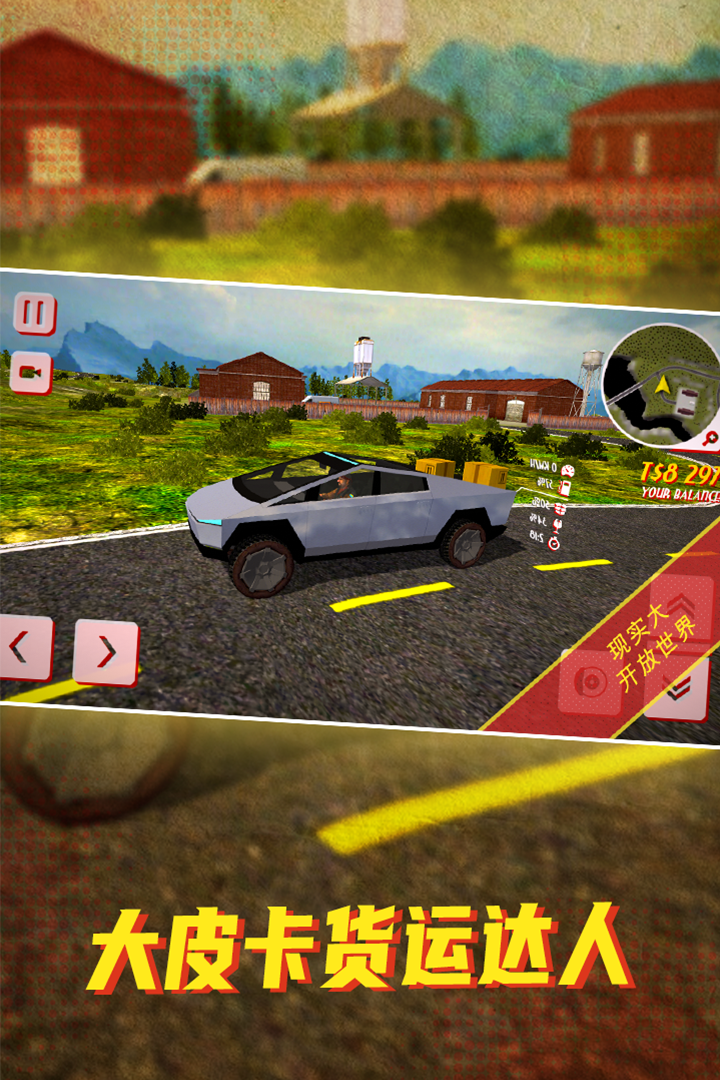Screen dimensions: 720x1080
Task: Steer right with the right arrow button
Action: [x=105, y=652]
